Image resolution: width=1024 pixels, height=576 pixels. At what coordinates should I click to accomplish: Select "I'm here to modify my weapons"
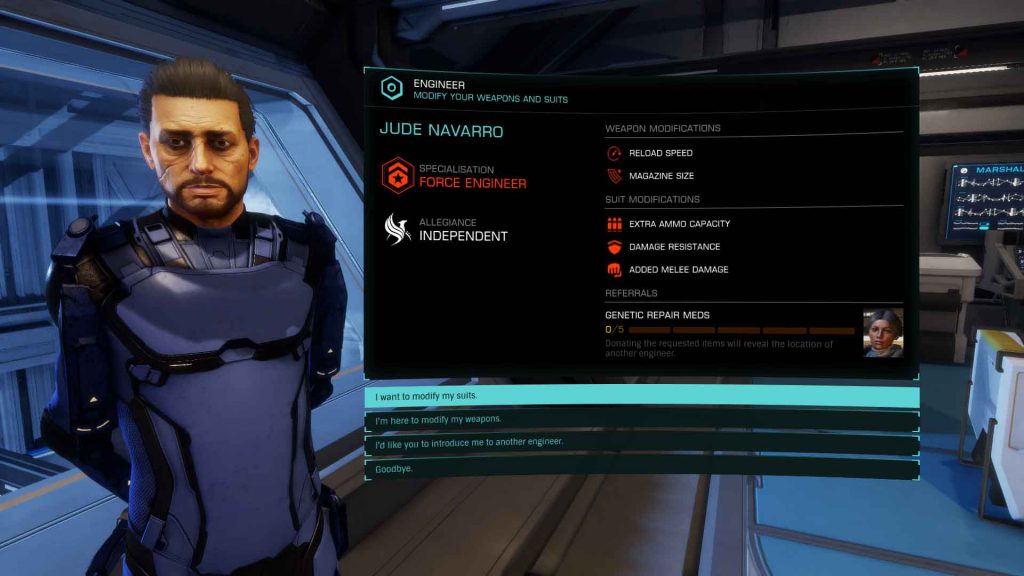[640, 419]
